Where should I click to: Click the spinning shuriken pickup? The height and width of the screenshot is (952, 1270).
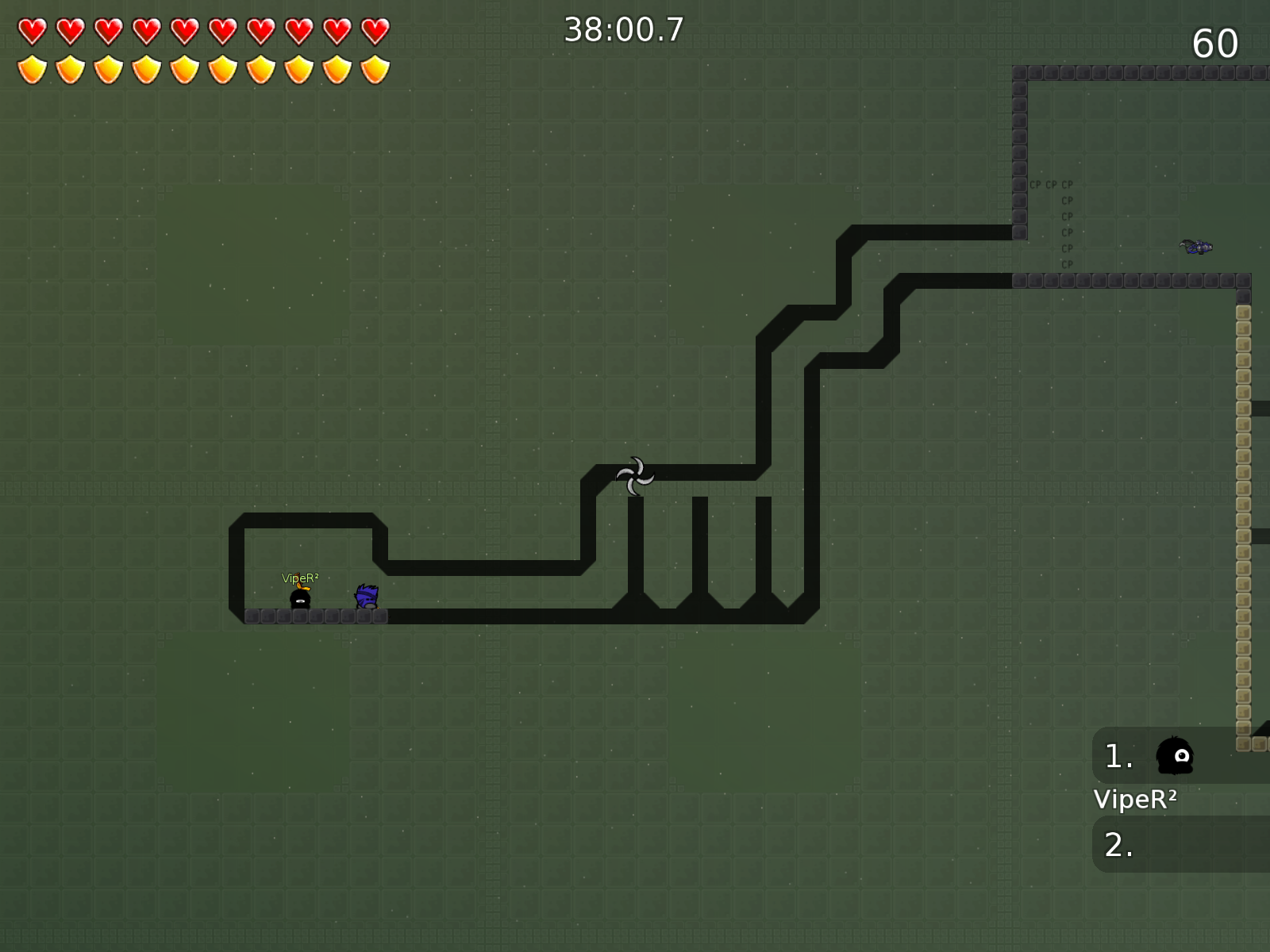click(634, 474)
